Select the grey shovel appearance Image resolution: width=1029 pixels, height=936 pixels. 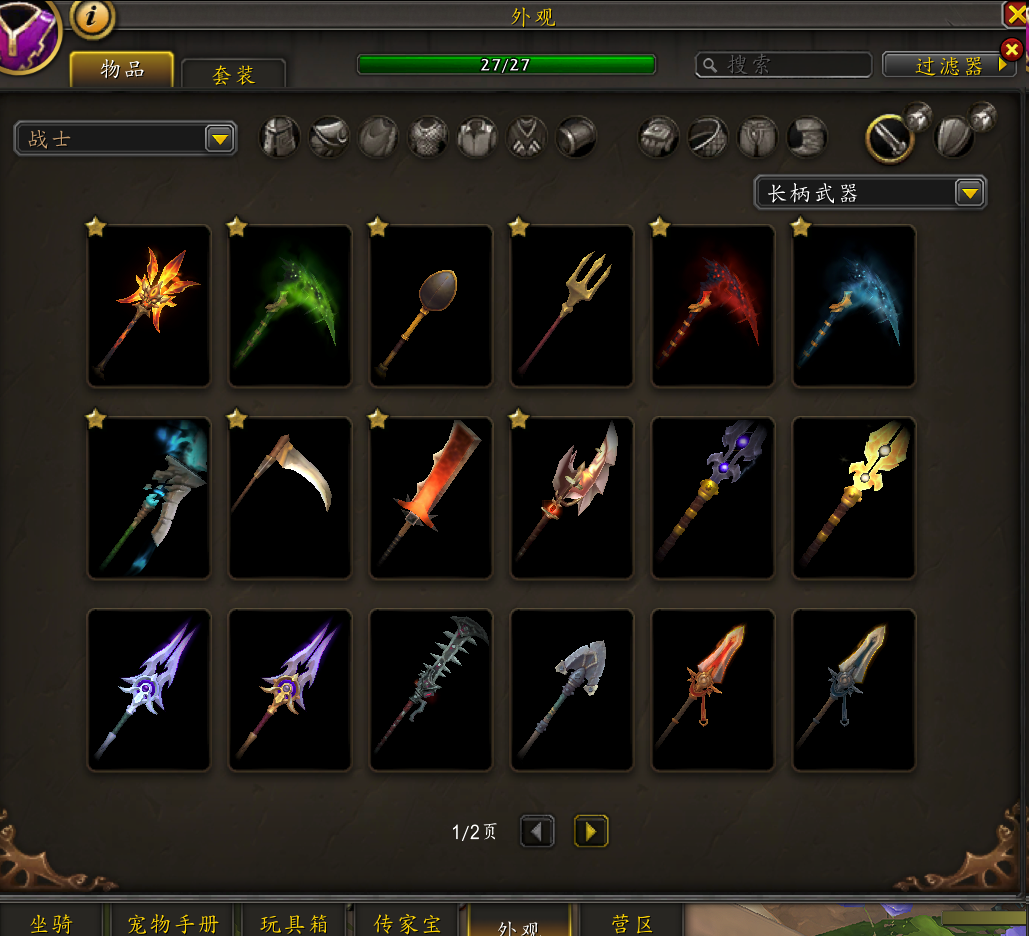572,690
